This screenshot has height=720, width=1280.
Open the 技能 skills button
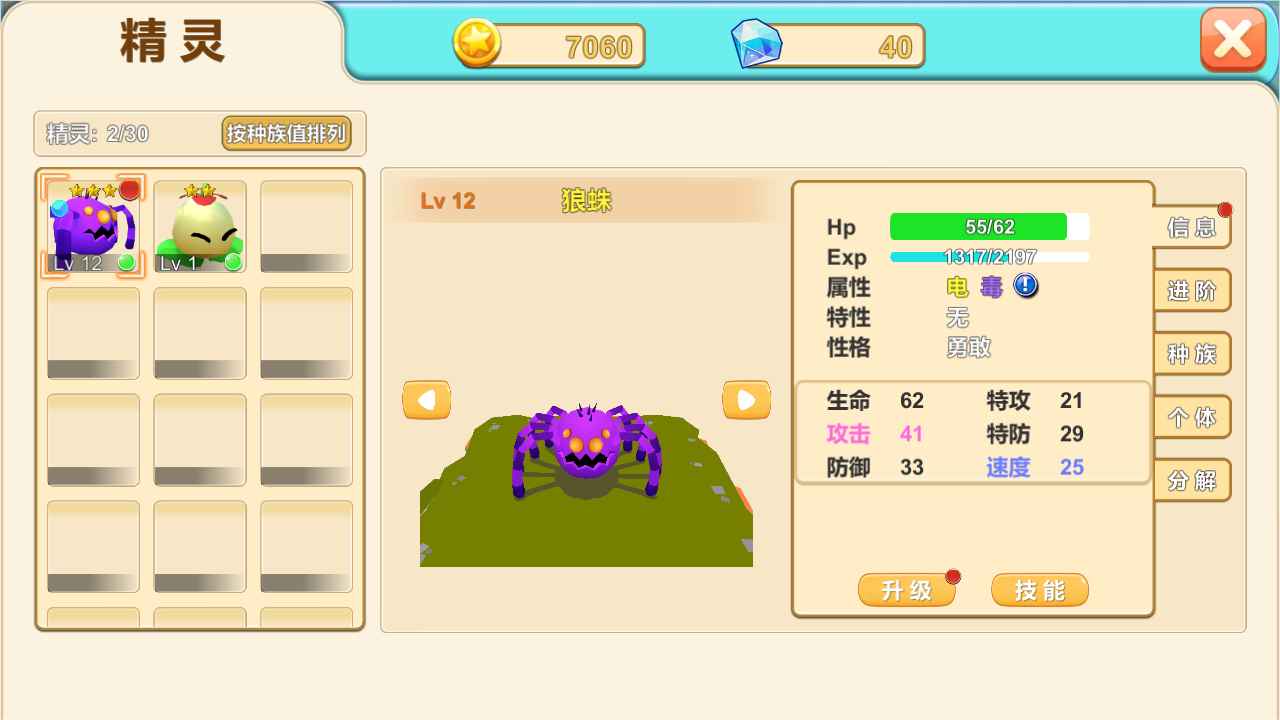point(1039,590)
